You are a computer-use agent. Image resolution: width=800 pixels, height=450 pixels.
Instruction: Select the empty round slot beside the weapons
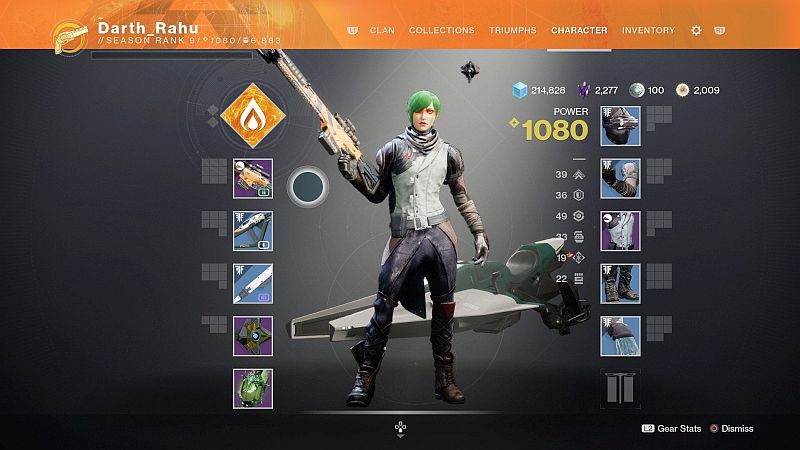tap(308, 187)
